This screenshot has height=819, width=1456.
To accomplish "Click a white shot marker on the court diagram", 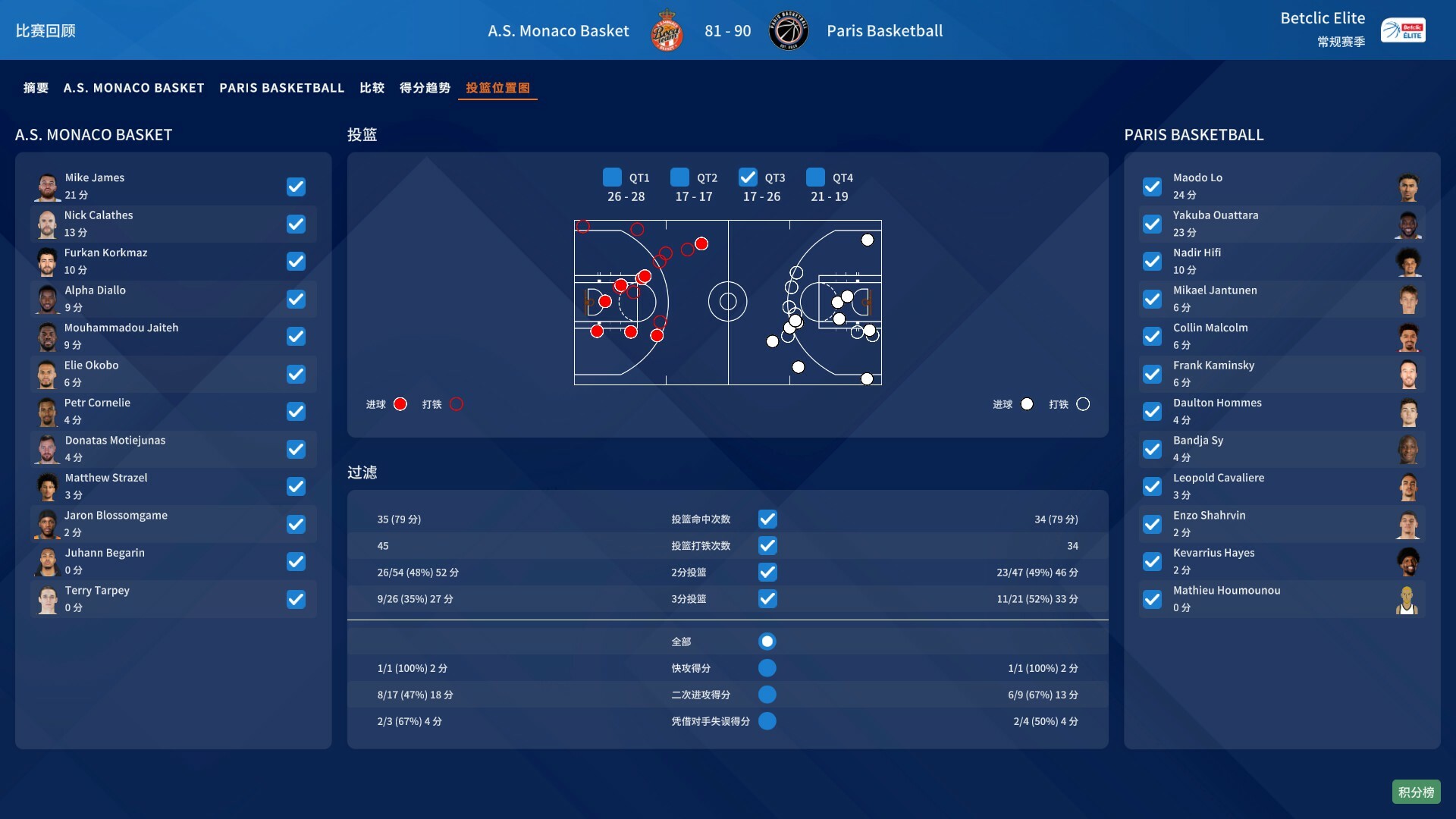I will (x=867, y=240).
